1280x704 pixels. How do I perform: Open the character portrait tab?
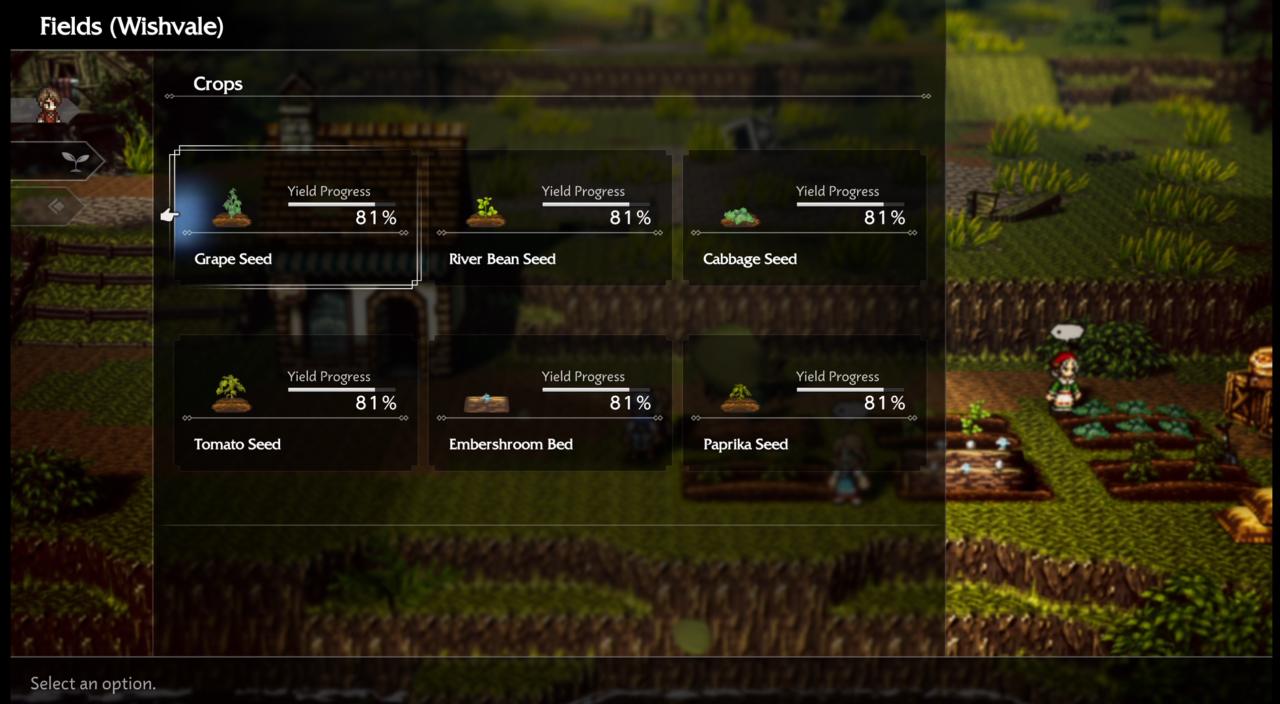[x=48, y=105]
